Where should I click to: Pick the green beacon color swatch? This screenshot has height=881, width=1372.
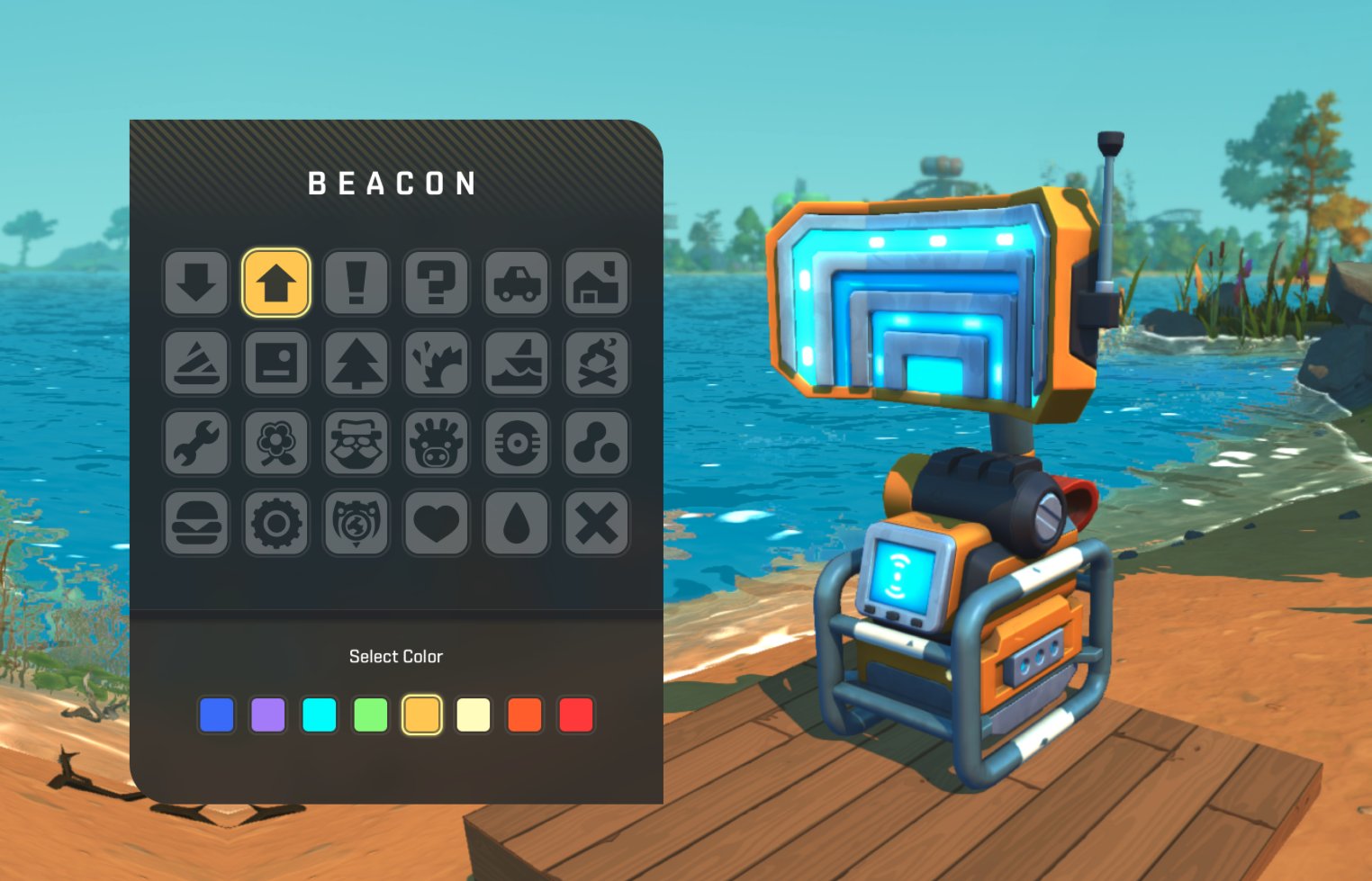click(371, 715)
